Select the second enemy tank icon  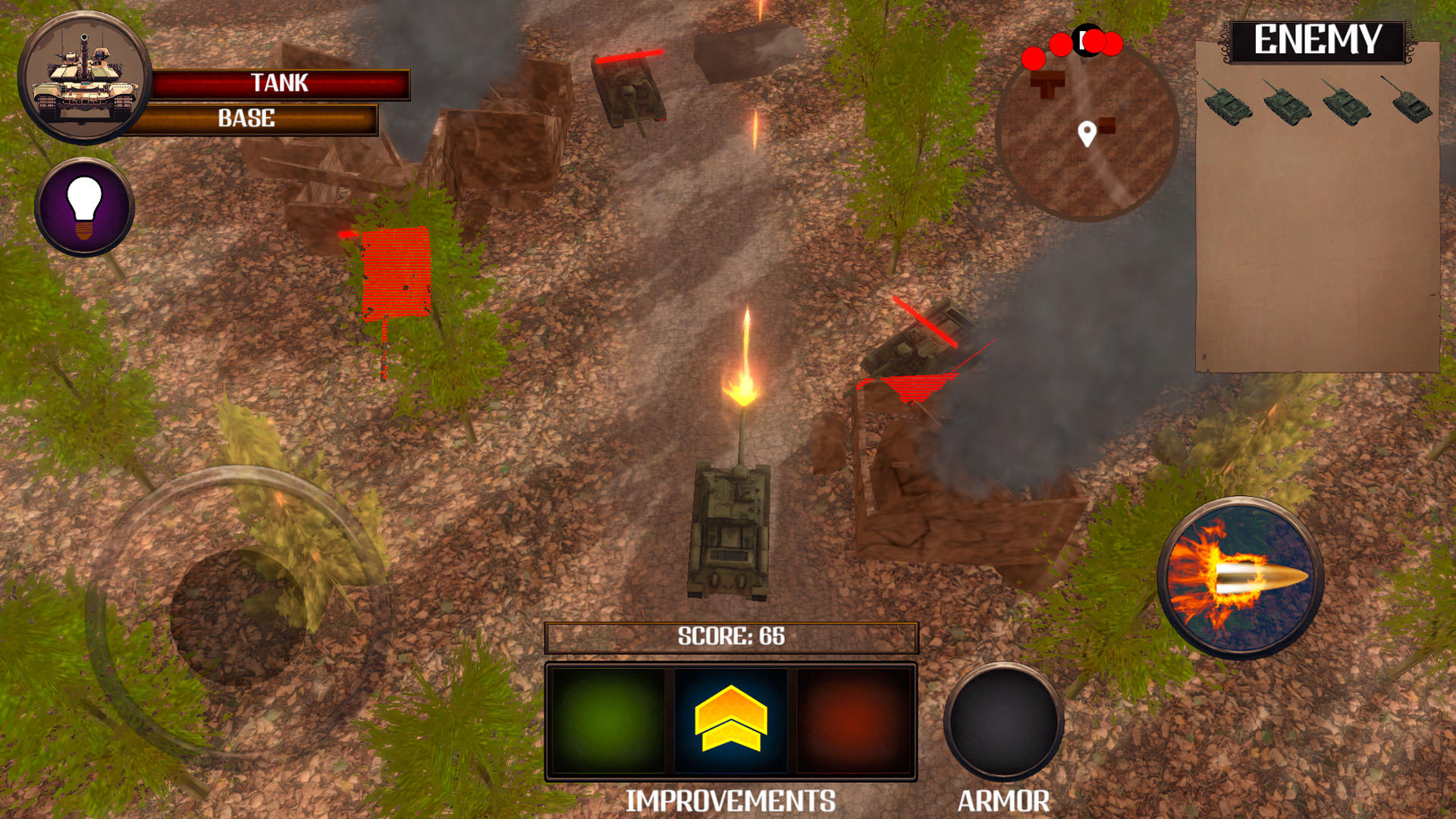pos(1288,106)
